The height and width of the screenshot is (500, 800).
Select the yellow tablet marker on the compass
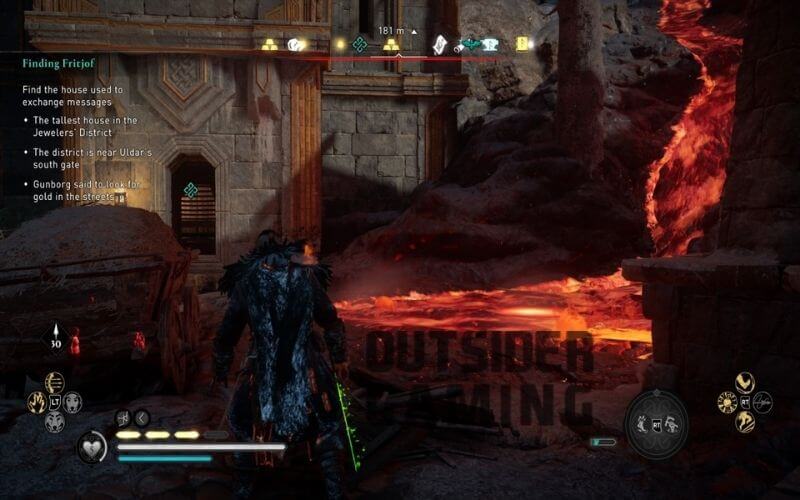point(522,44)
